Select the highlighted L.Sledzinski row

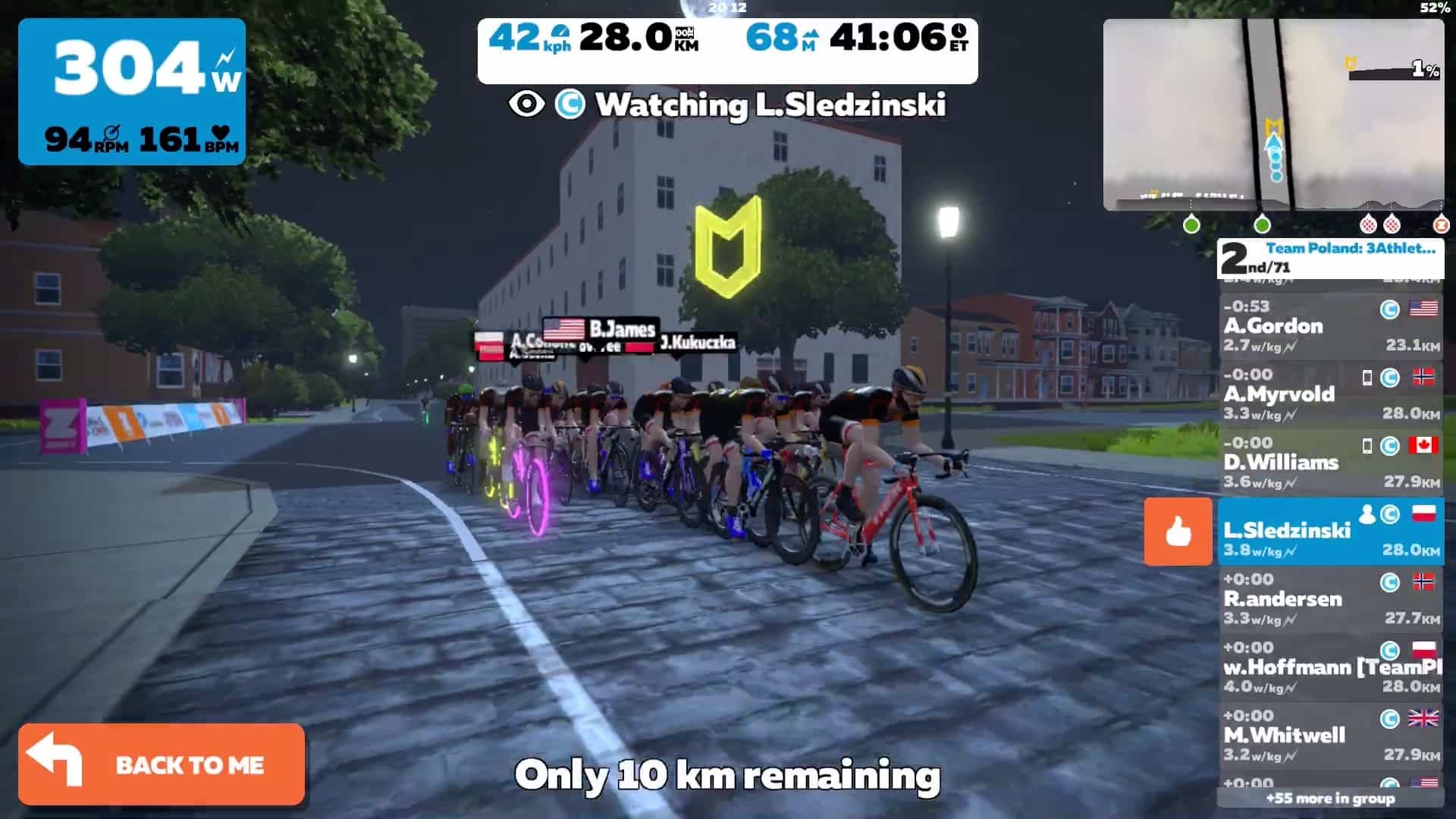(x=1330, y=532)
